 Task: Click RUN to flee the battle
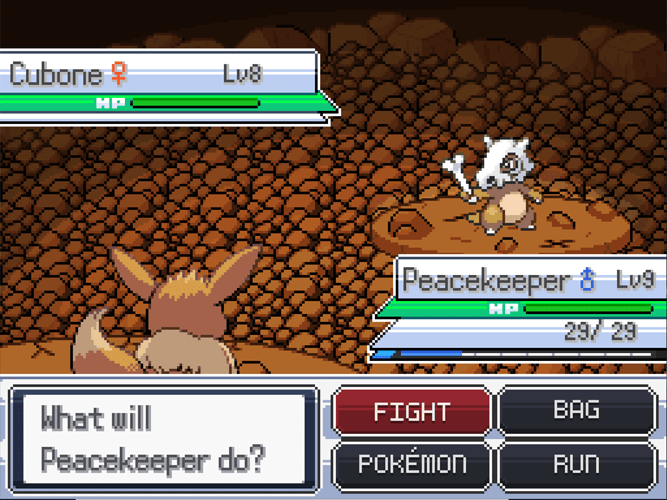[576, 464]
